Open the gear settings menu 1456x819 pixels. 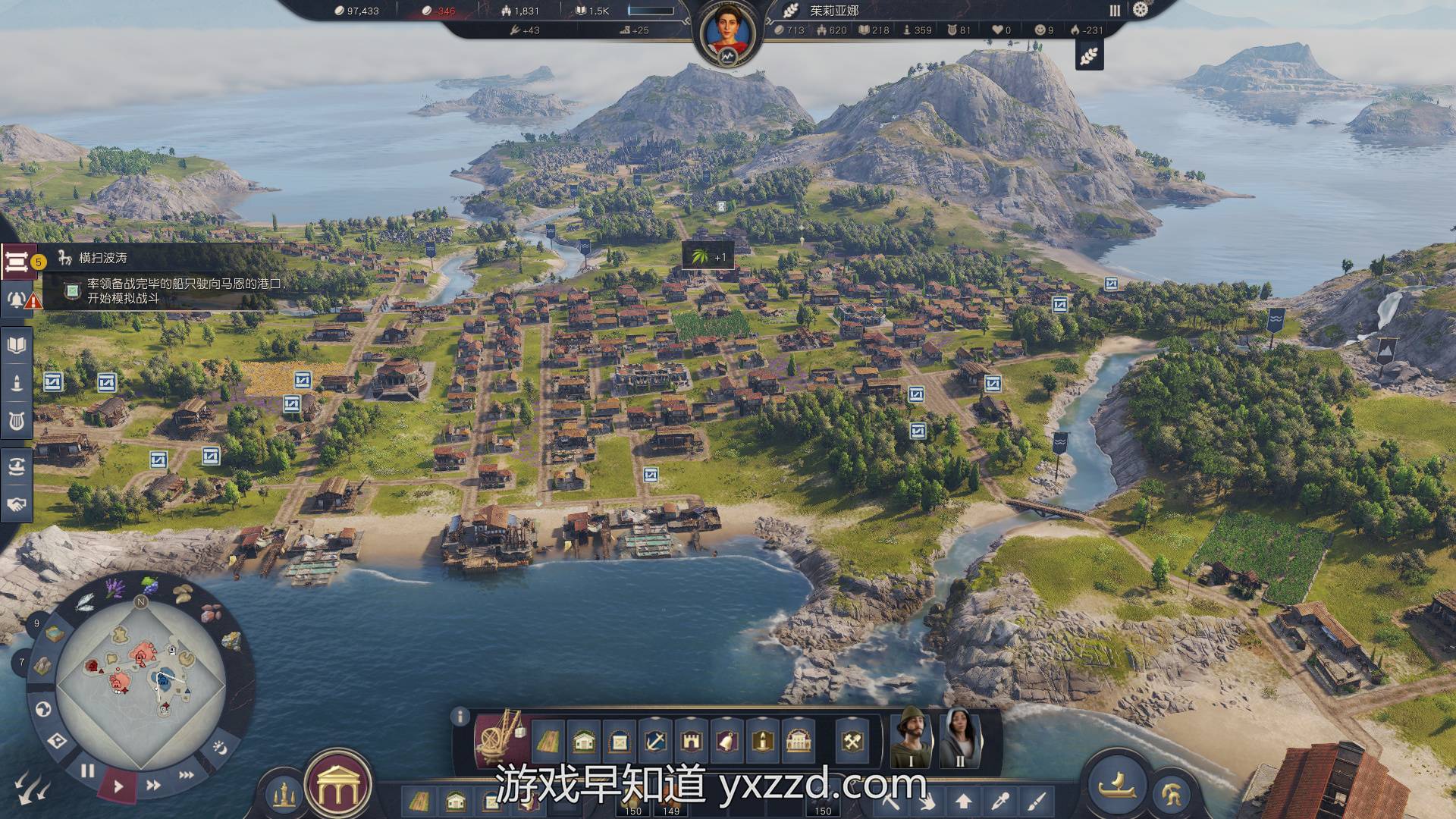(1141, 10)
